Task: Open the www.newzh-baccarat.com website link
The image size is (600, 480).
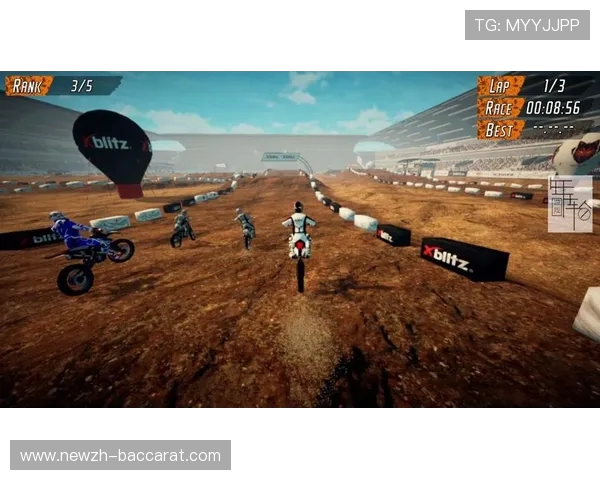Action: [x=120, y=455]
